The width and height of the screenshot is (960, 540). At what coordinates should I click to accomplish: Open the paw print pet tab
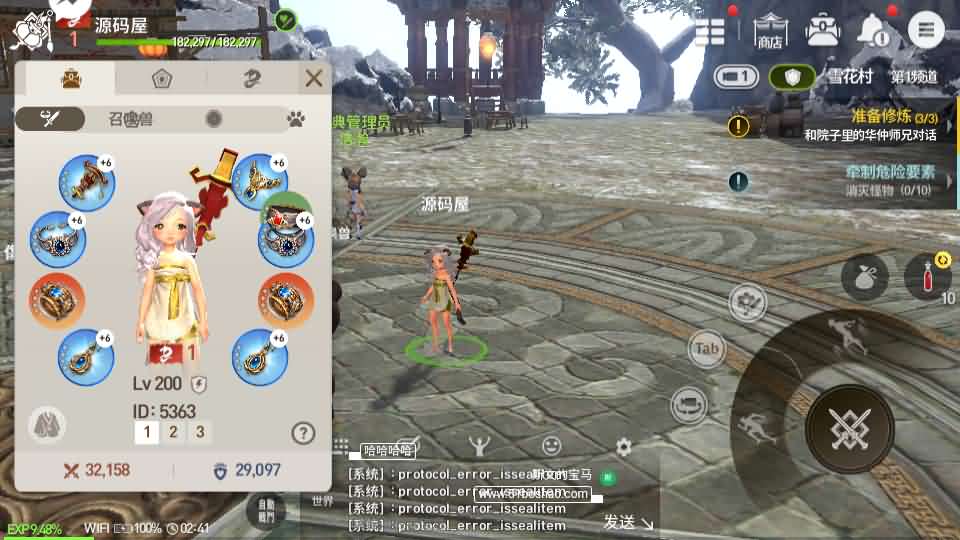(x=296, y=119)
